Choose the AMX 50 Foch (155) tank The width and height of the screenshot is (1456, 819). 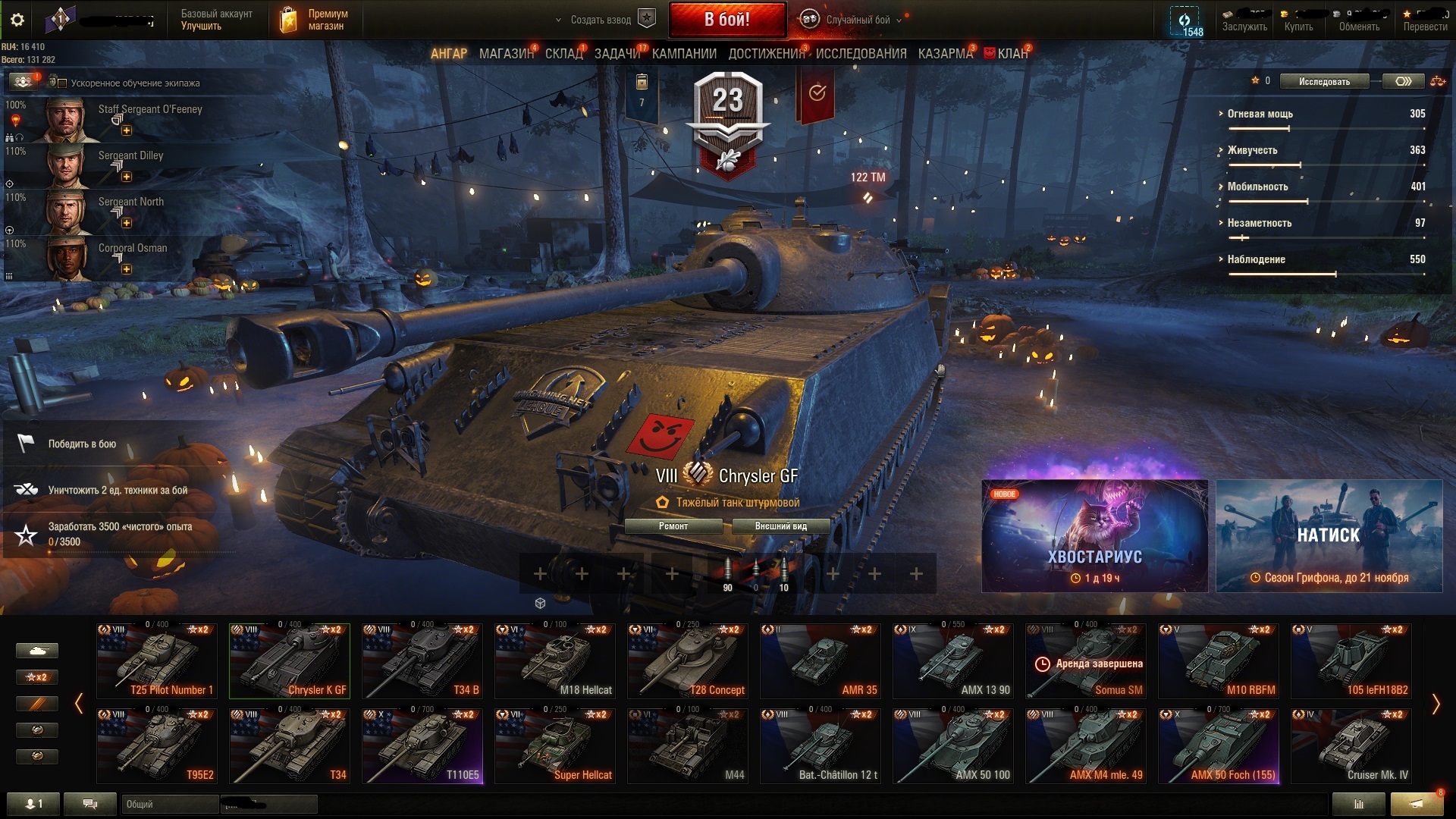tap(1219, 745)
